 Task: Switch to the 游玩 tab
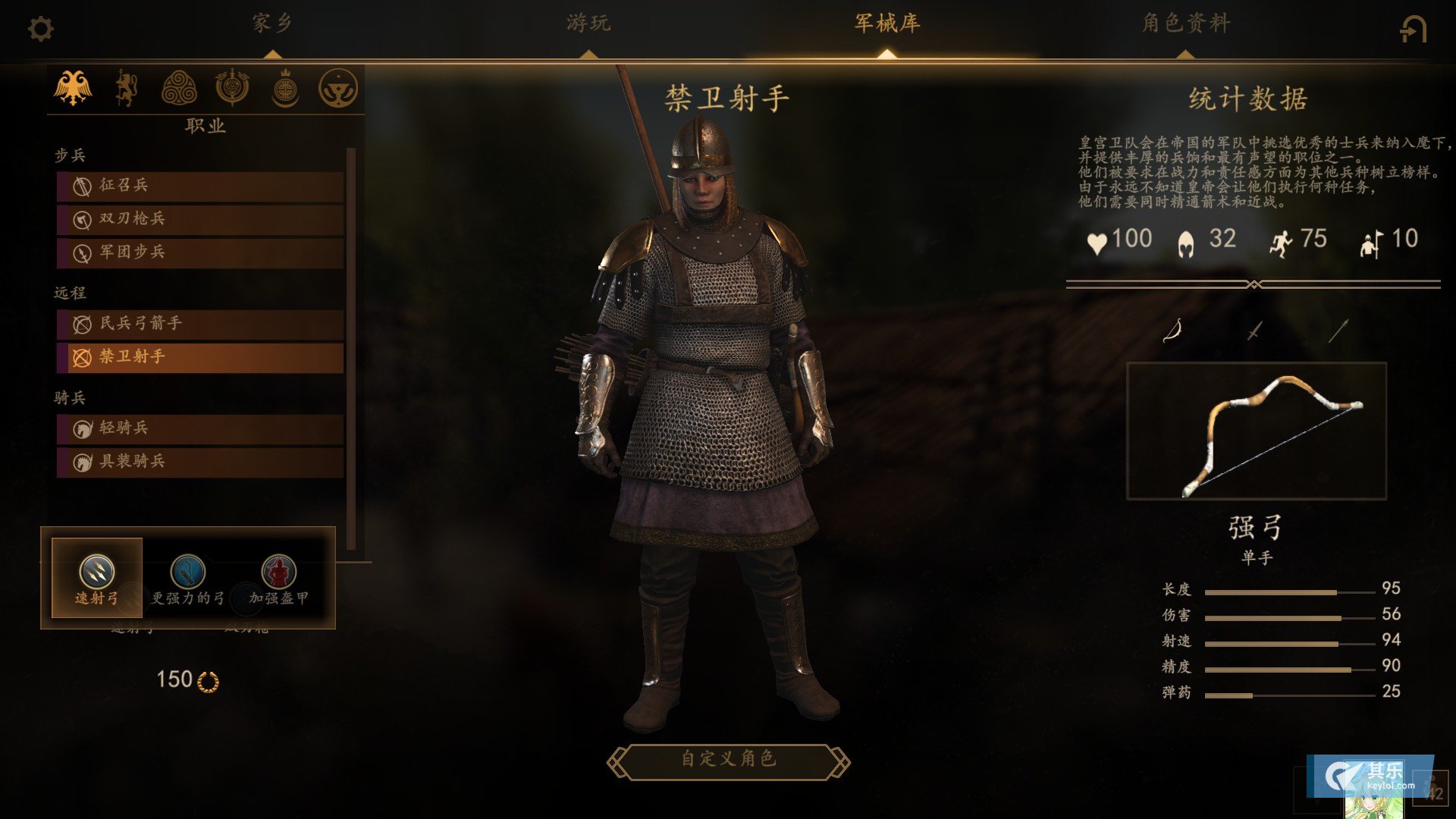[x=588, y=24]
